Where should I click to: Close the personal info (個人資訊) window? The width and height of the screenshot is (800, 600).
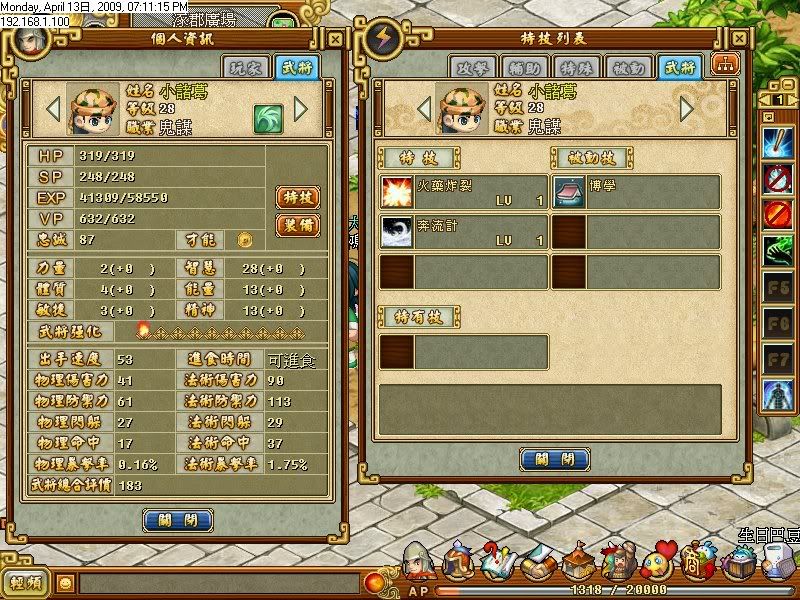tap(177, 520)
